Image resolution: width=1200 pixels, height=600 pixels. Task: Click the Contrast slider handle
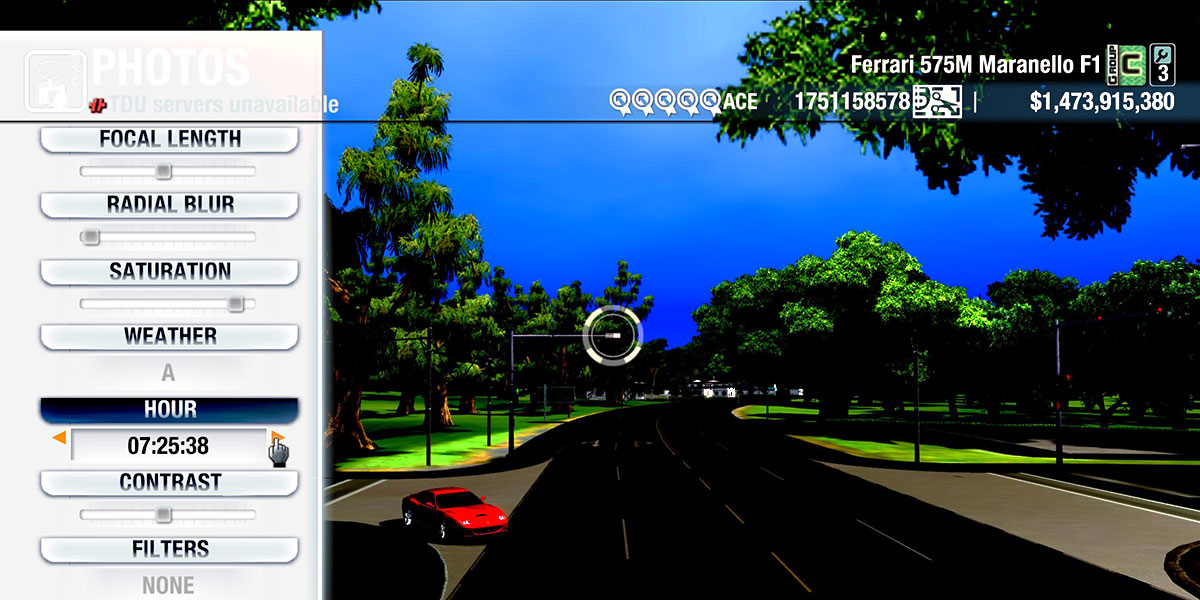[x=164, y=515]
